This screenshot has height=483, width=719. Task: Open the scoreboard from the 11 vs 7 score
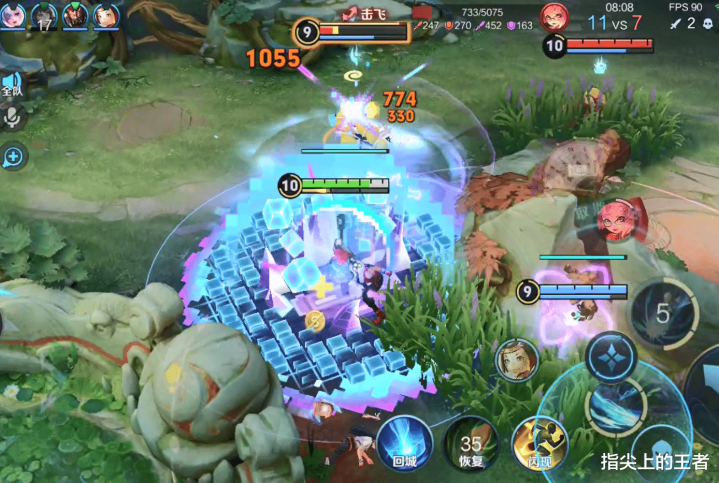point(615,22)
